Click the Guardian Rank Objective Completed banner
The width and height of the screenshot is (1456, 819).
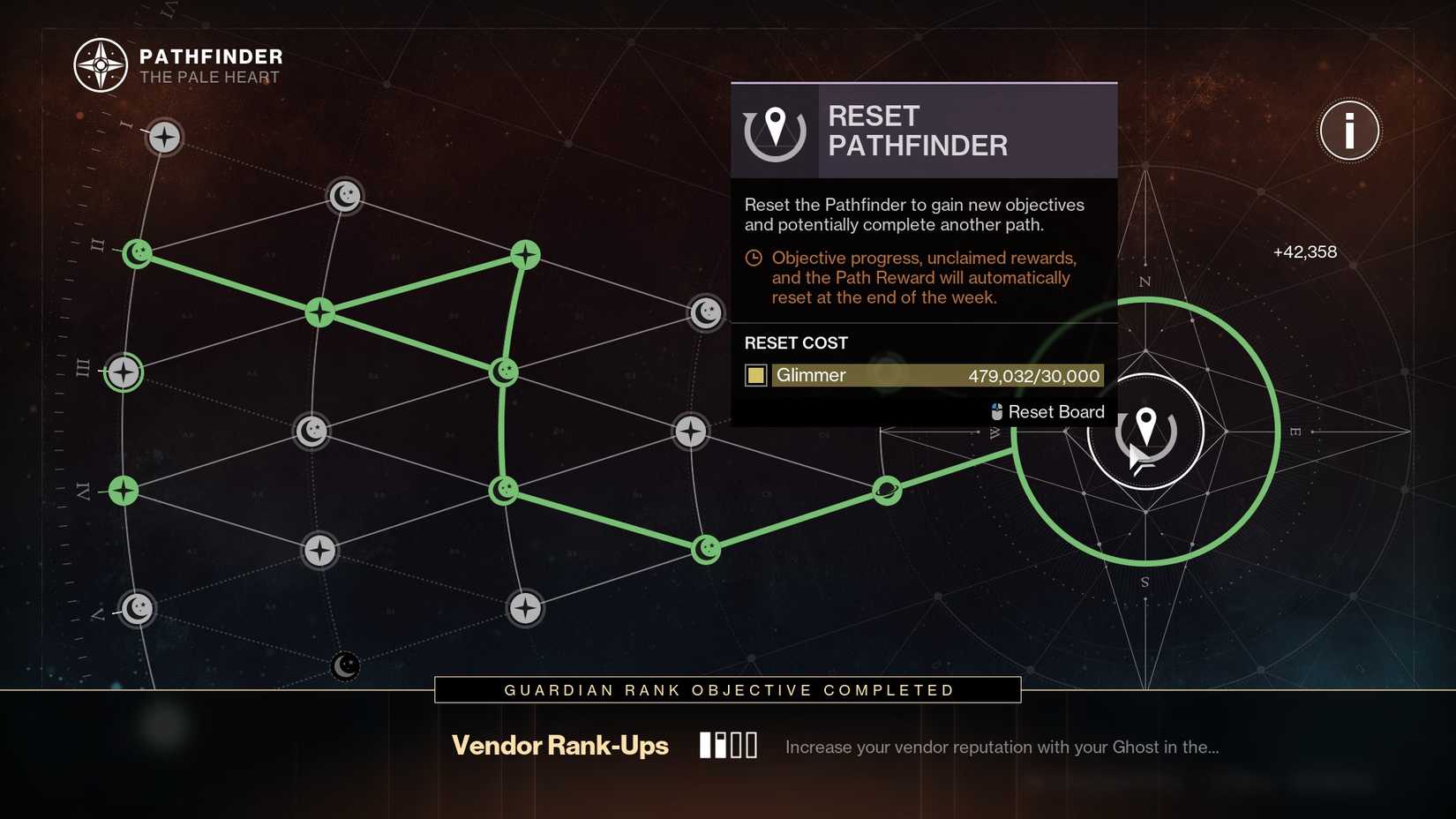coord(726,689)
